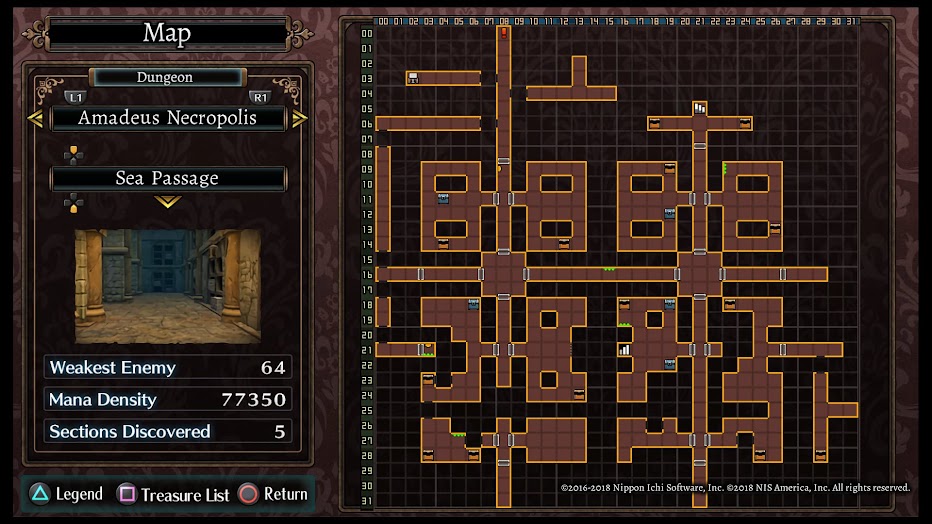
Task: Select the Dungeon tab header
Action: pyautogui.click(x=165, y=77)
